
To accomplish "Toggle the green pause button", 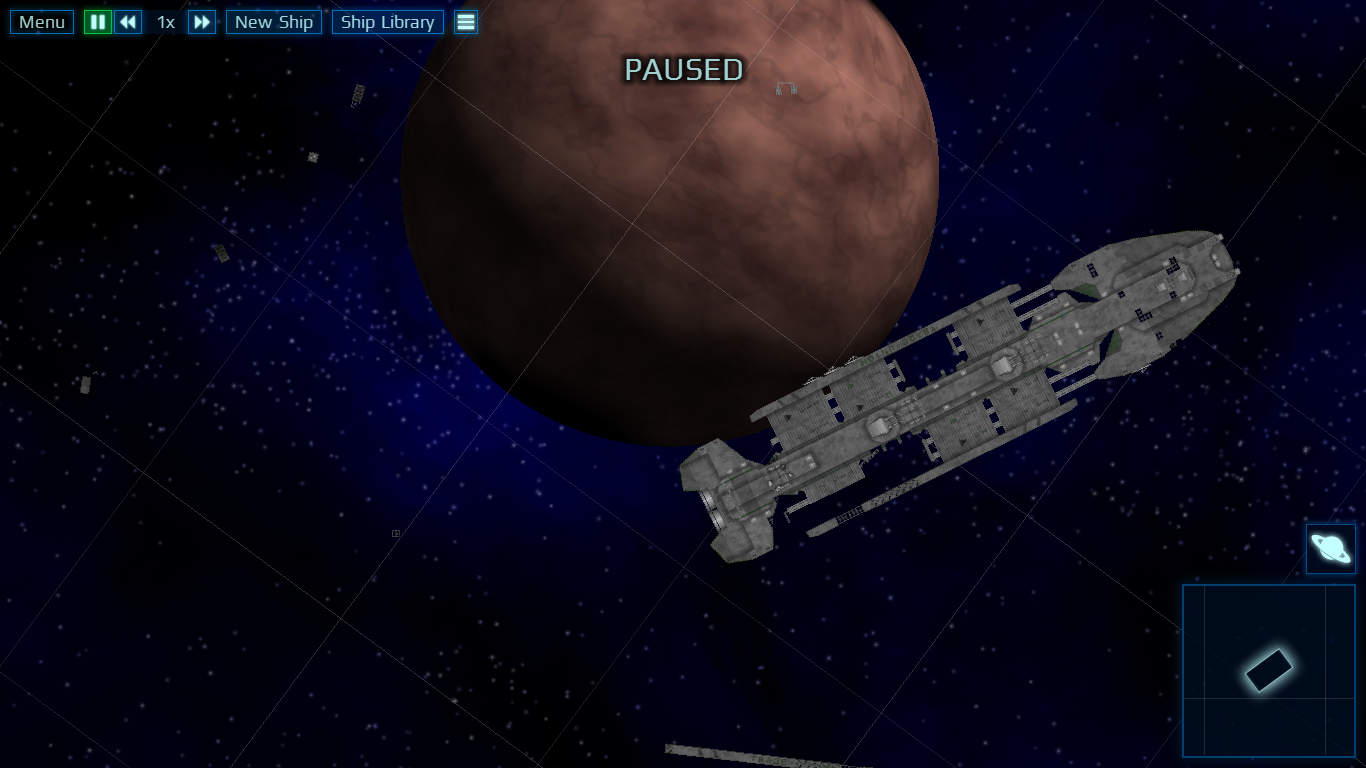I will [x=97, y=22].
